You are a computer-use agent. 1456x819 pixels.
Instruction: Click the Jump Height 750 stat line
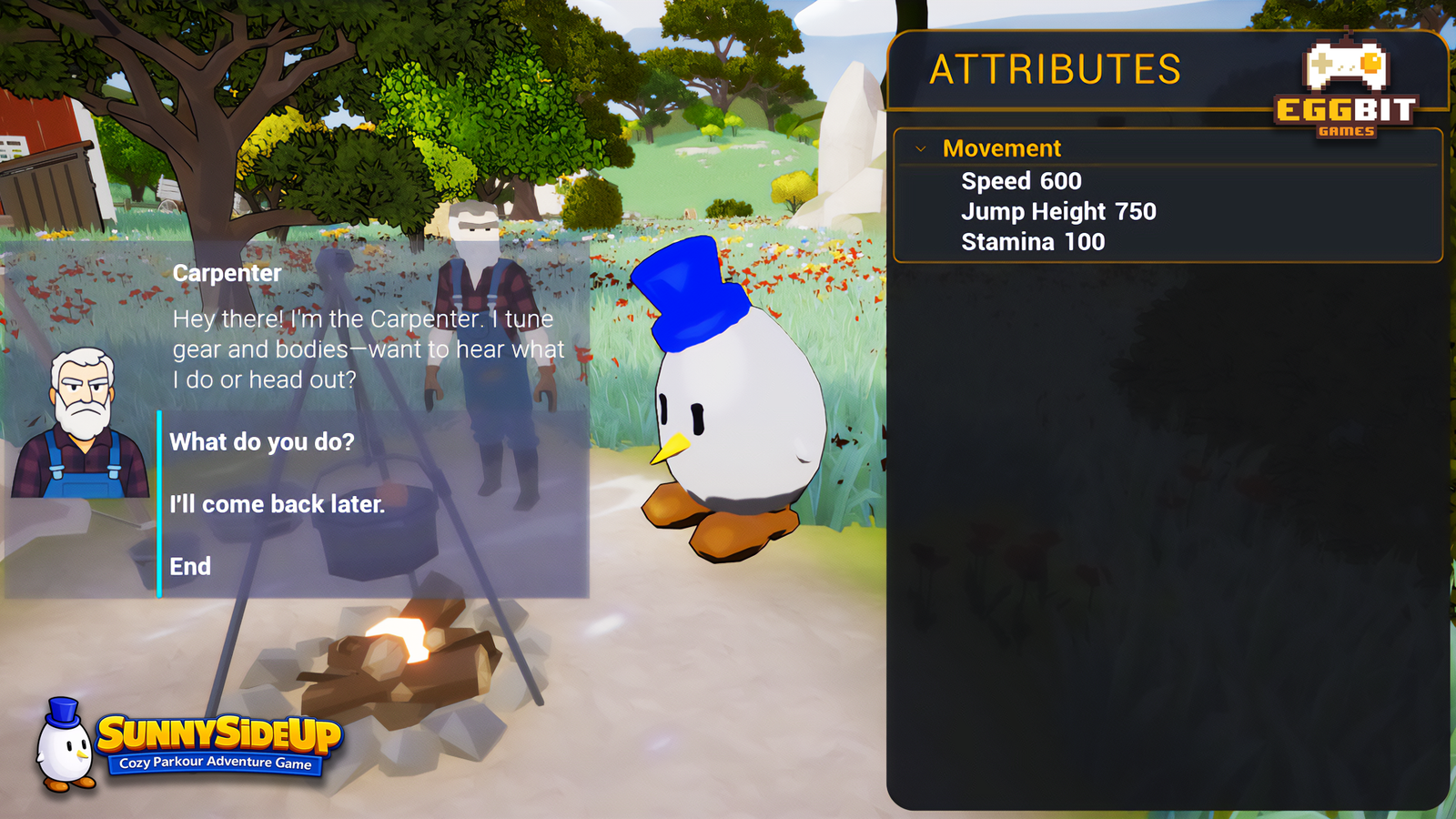1057,211
